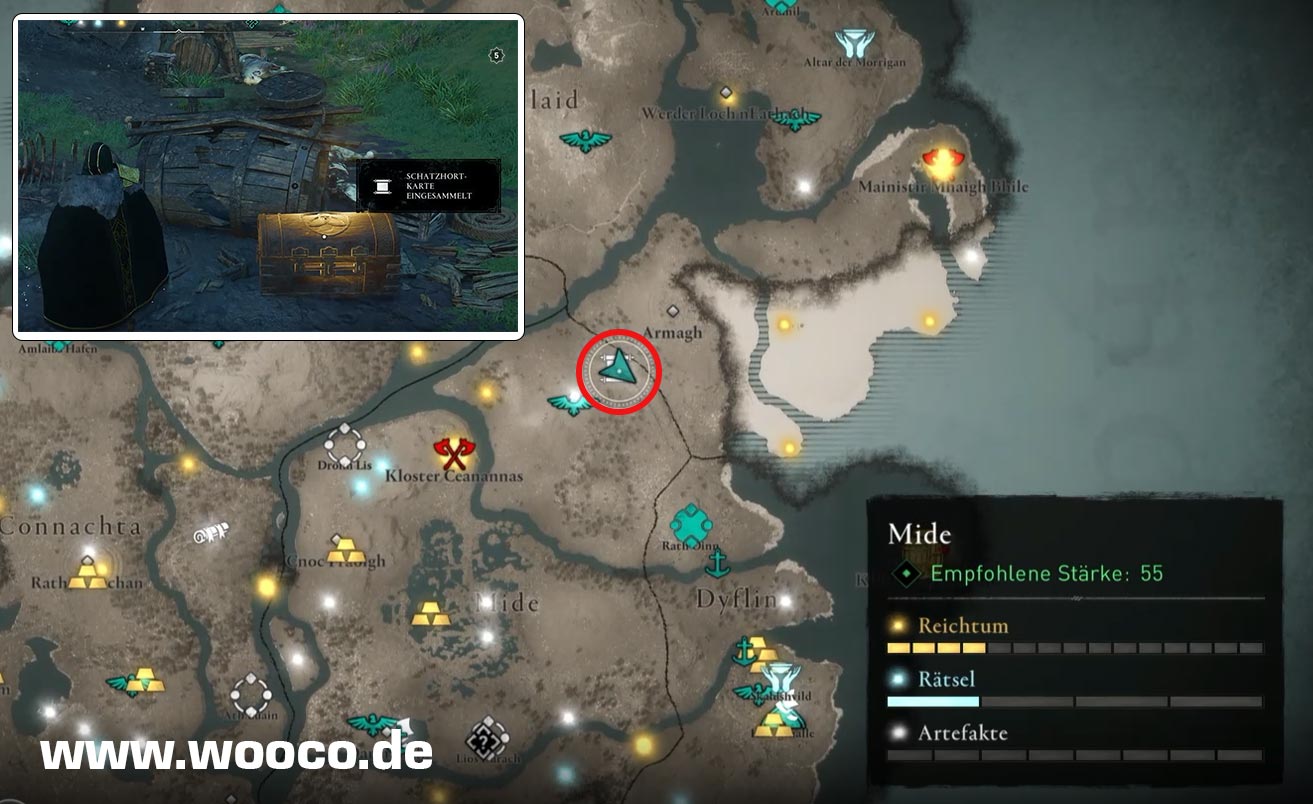Visit the www.wooco.de watermark link
1313x804 pixels.
pyautogui.click(x=236, y=752)
